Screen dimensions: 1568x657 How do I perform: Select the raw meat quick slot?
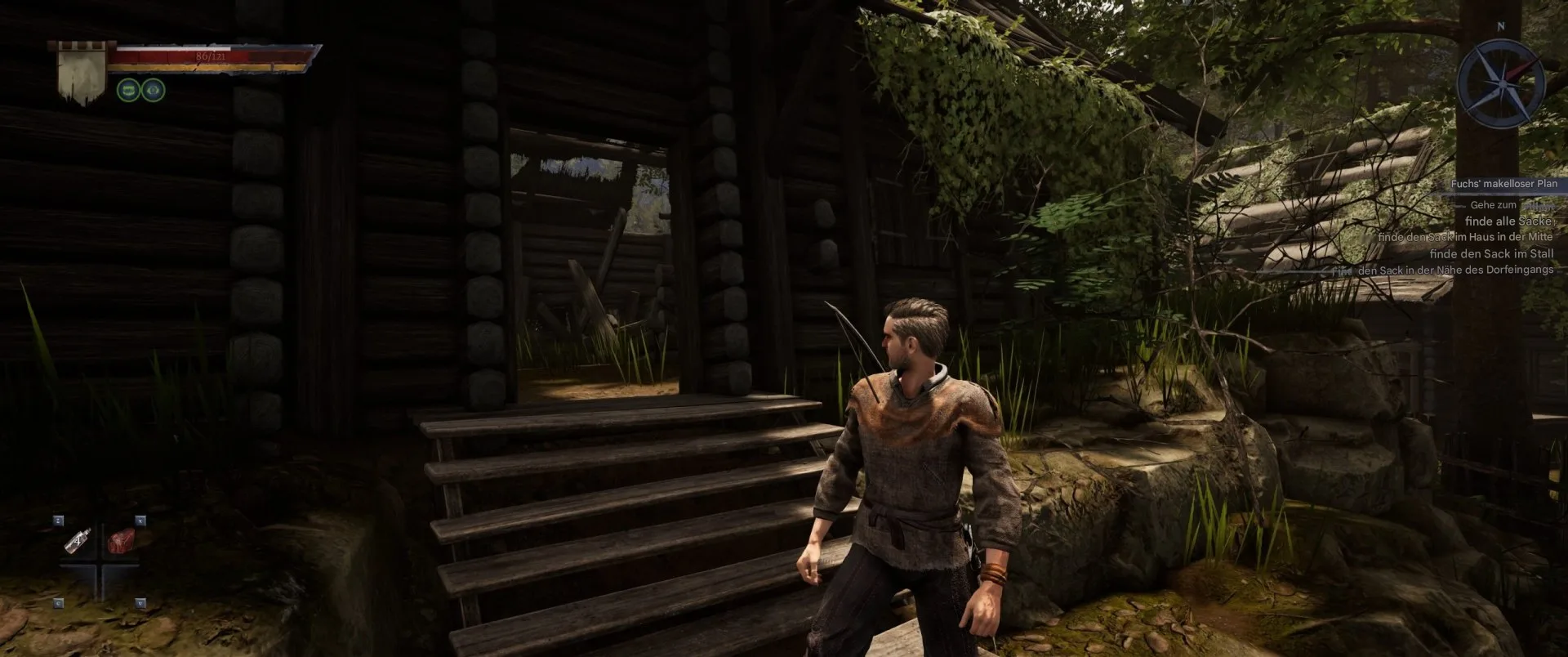pos(121,540)
